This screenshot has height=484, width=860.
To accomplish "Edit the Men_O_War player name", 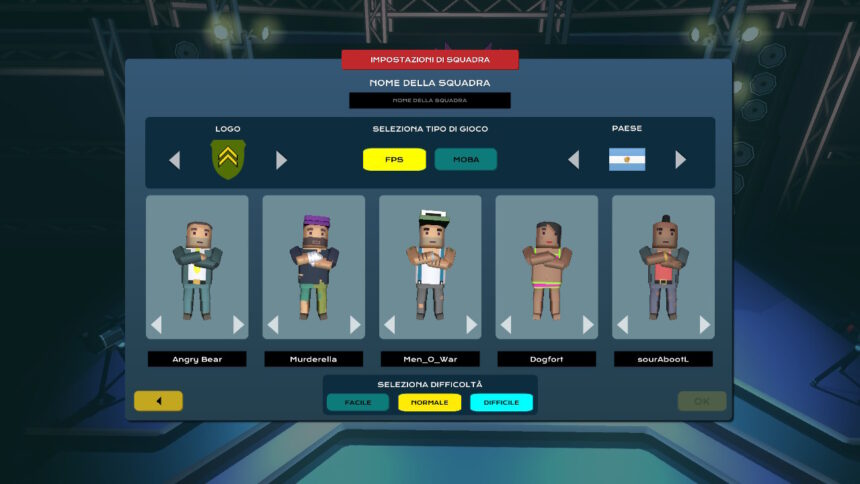I will coord(430,358).
